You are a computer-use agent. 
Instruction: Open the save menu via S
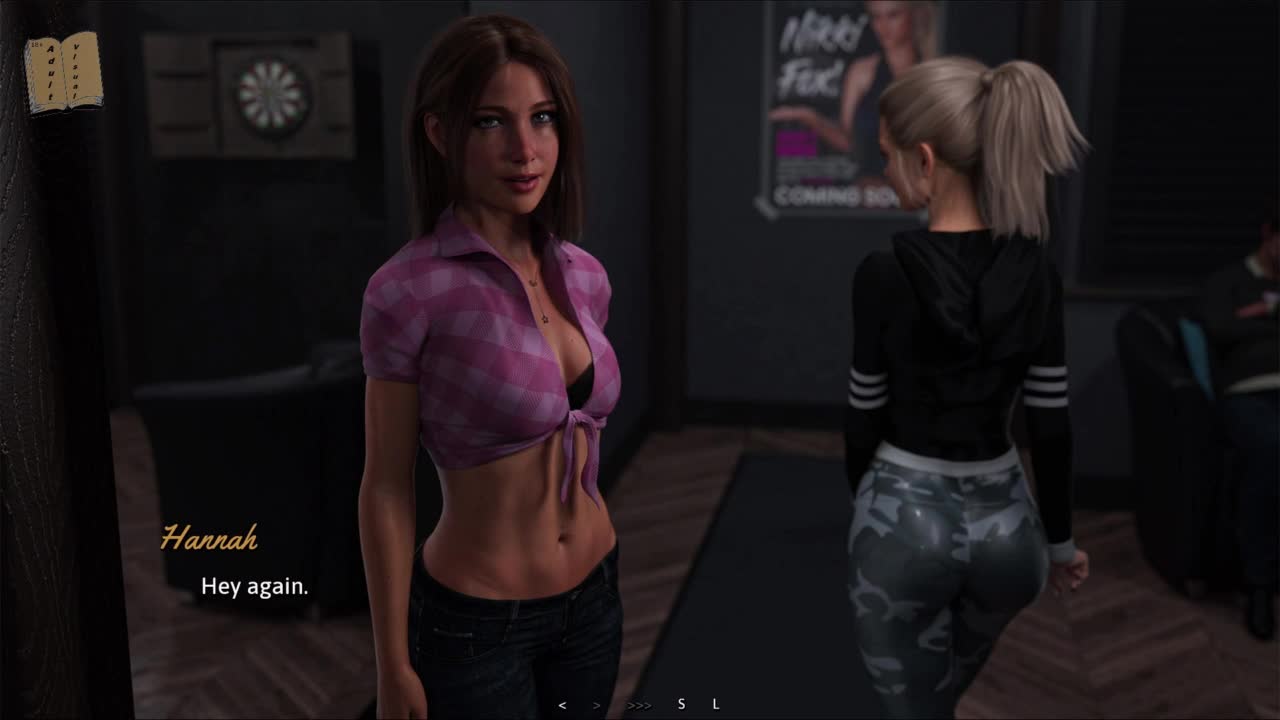pos(682,704)
